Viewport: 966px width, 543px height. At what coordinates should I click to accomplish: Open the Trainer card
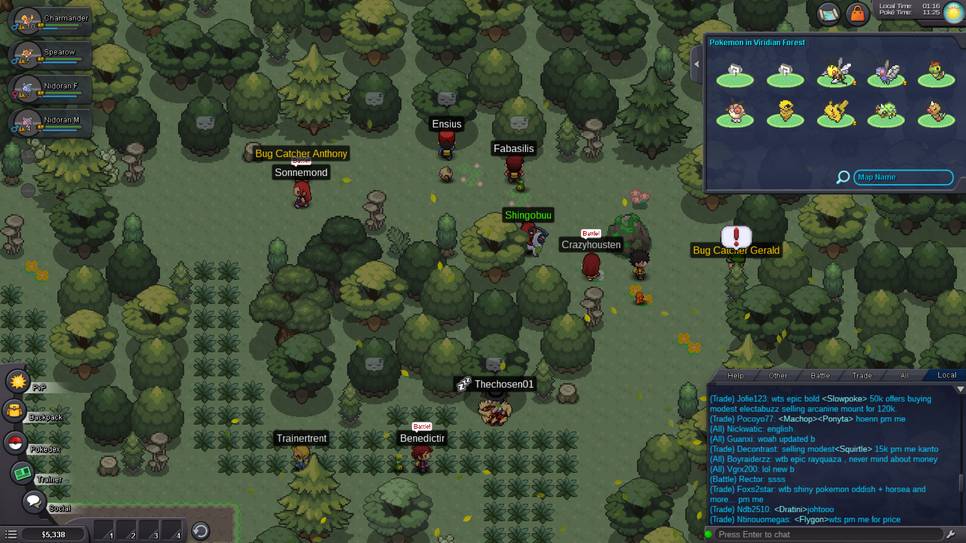pos(21,473)
